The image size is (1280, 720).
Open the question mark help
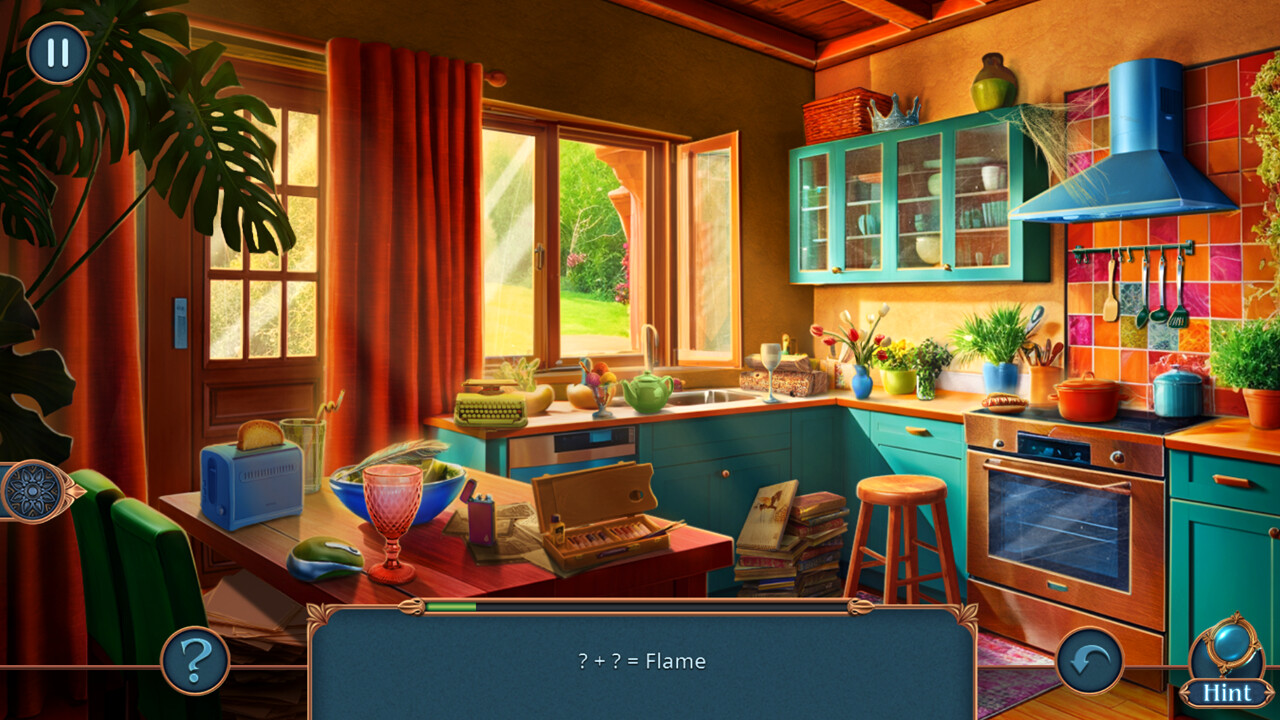click(x=196, y=659)
